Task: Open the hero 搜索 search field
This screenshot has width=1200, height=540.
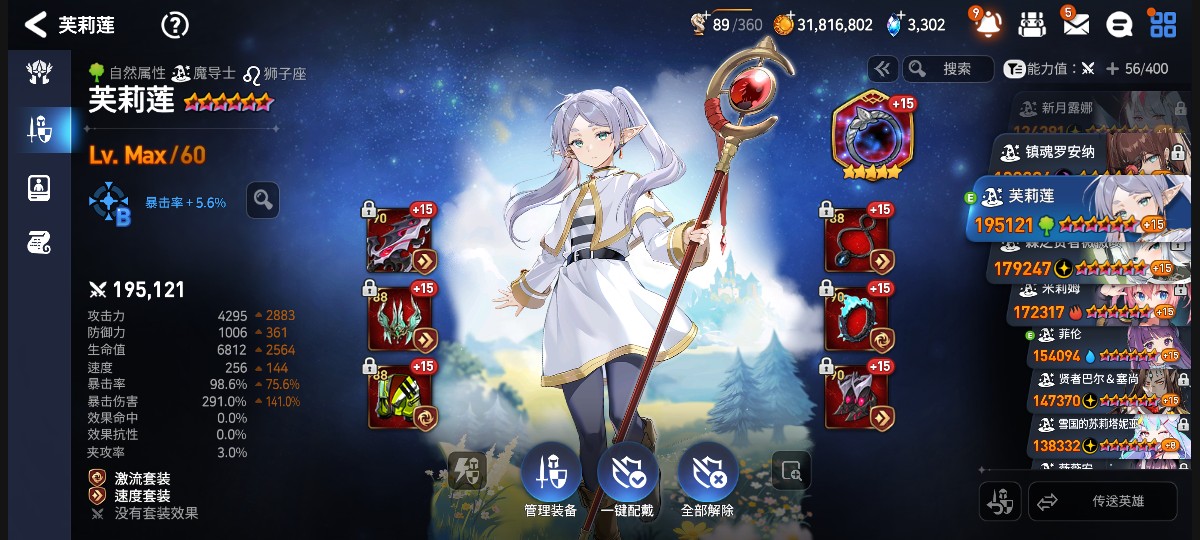Action: point(948,69)
